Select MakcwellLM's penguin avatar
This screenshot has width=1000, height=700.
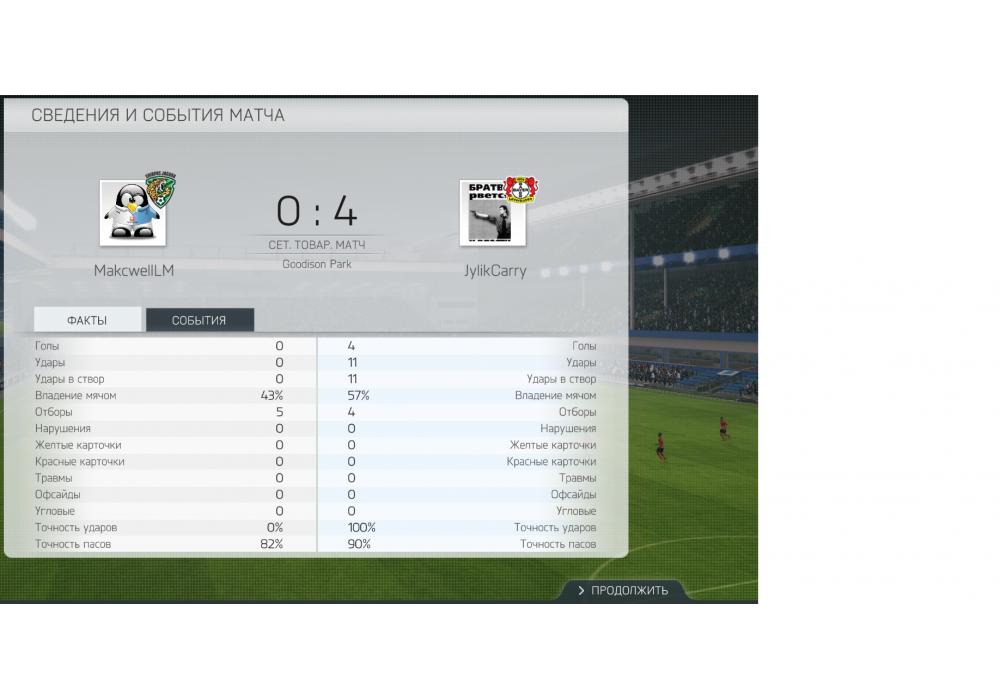(133, 213)
